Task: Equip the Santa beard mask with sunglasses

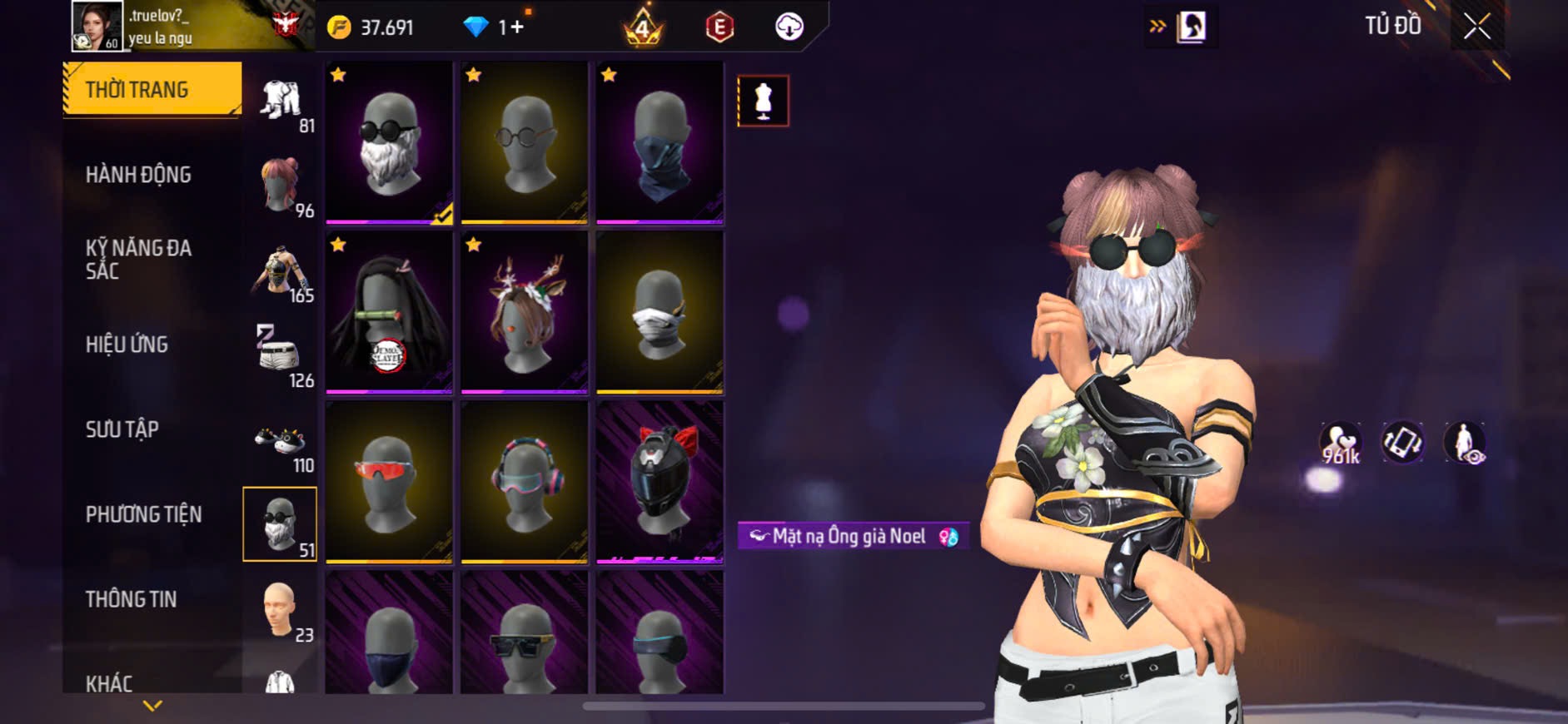Action: coord(389,142)
